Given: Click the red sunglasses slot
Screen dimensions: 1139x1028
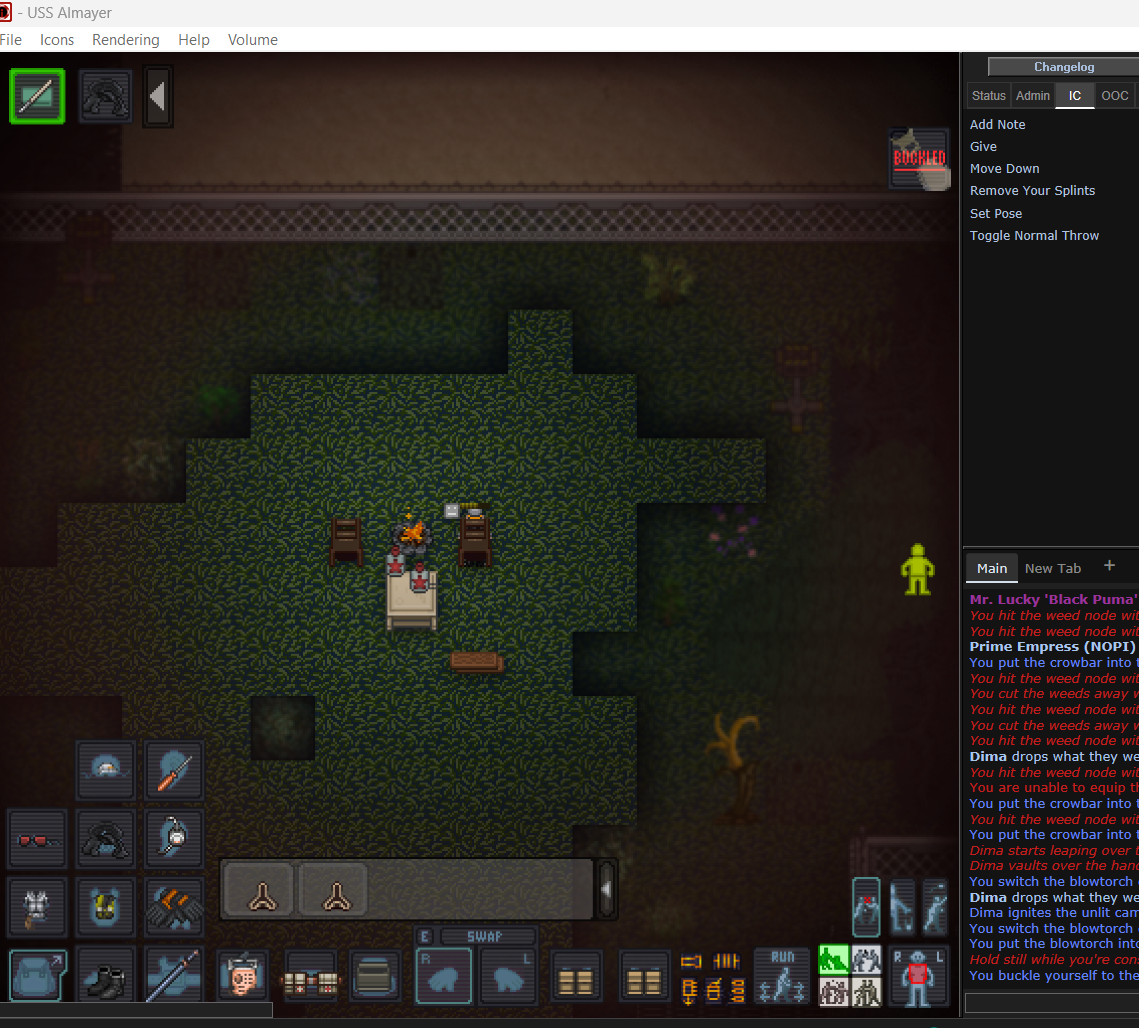Looking at the screenshot, I should 37,839.
